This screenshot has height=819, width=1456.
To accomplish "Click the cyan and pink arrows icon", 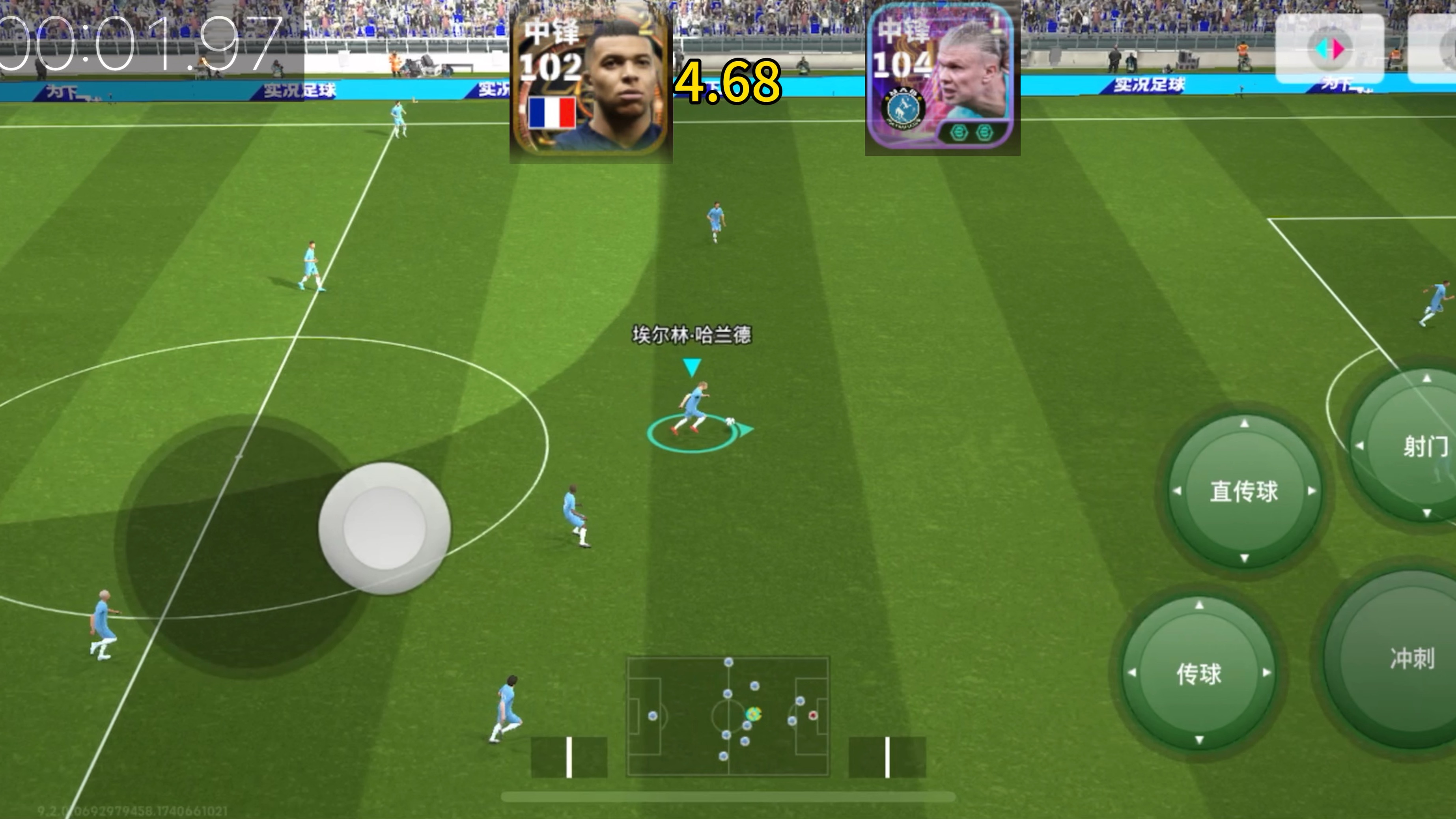I will [1329, 50].
